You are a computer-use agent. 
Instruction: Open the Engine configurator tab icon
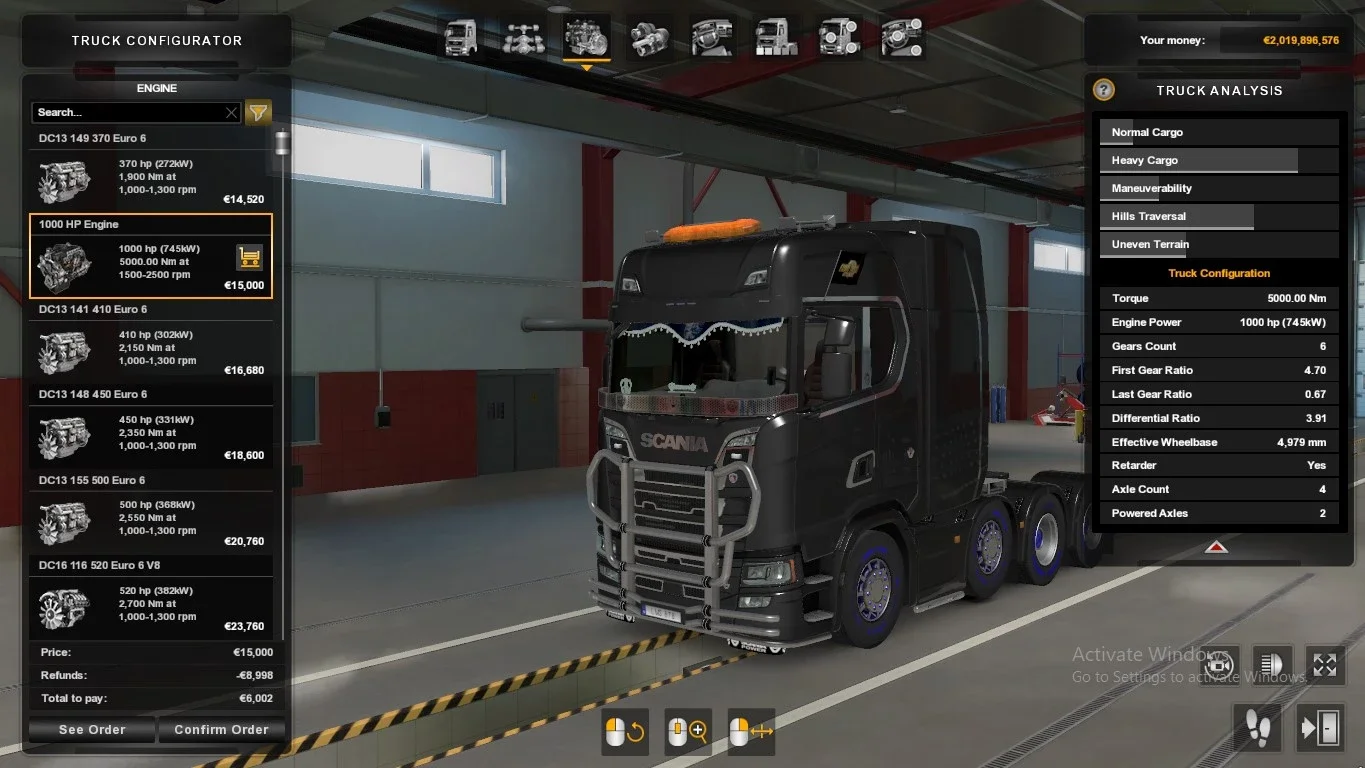click(x=587, y=37)
